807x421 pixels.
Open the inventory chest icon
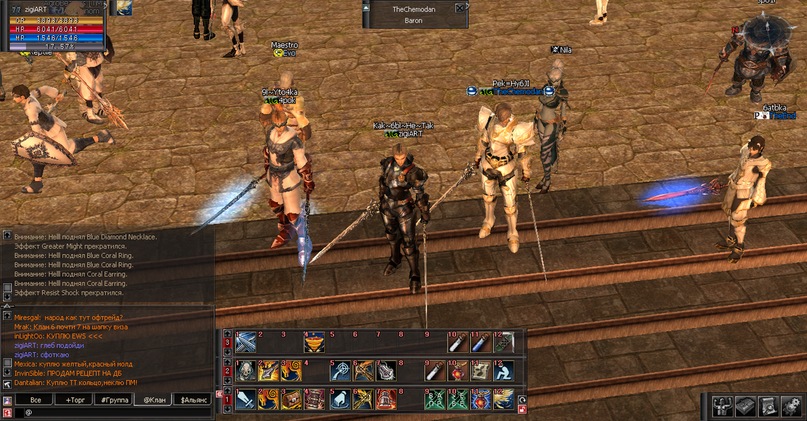745,405
